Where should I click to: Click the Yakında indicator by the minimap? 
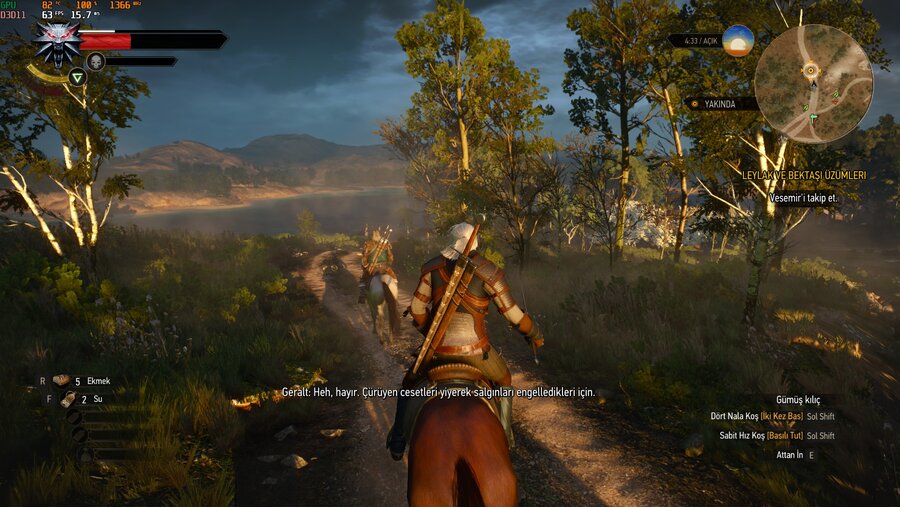pyautogui.click(x=720, y=103)
